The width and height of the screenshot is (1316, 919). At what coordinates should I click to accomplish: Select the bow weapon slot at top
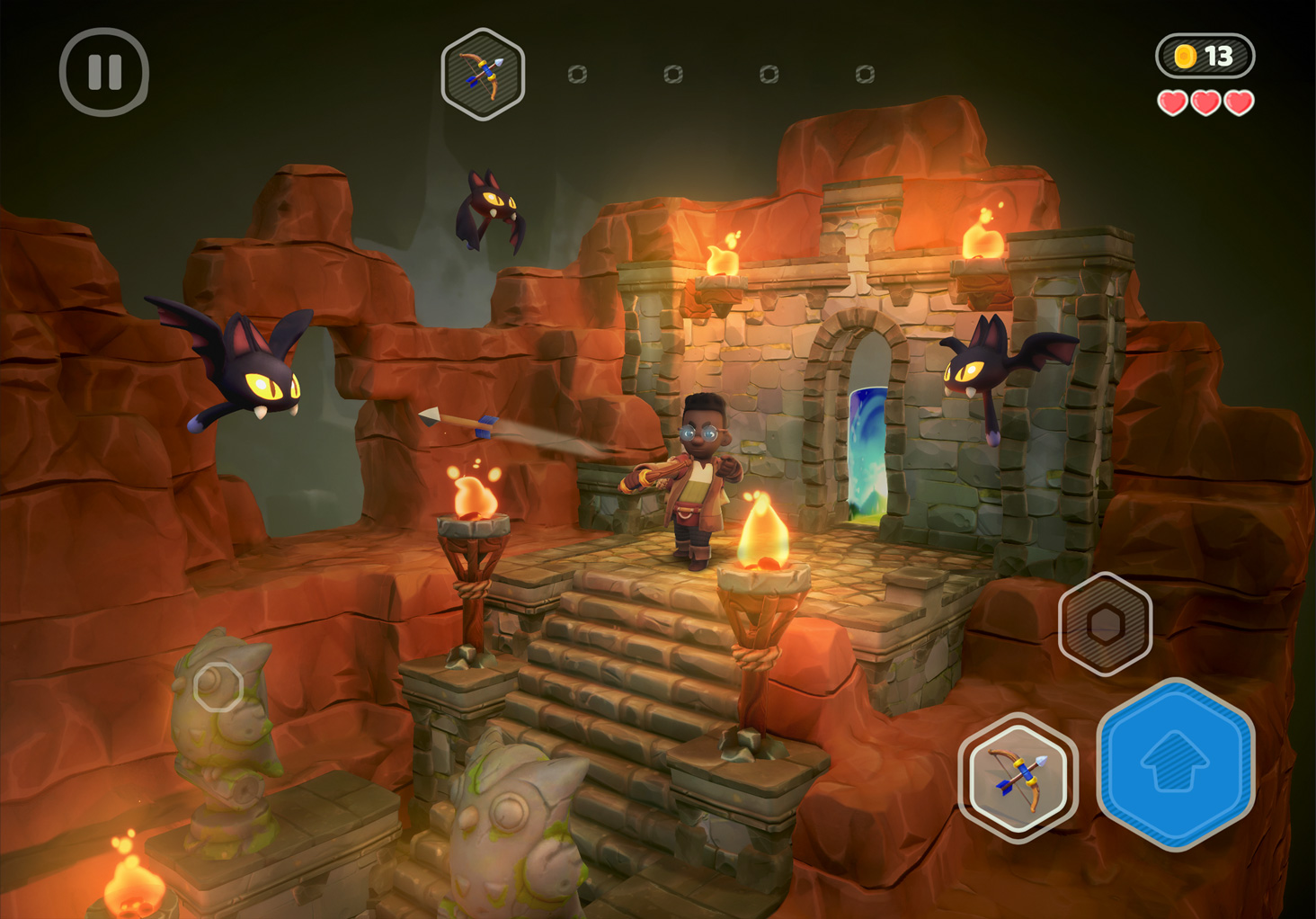tap(483, 75)
